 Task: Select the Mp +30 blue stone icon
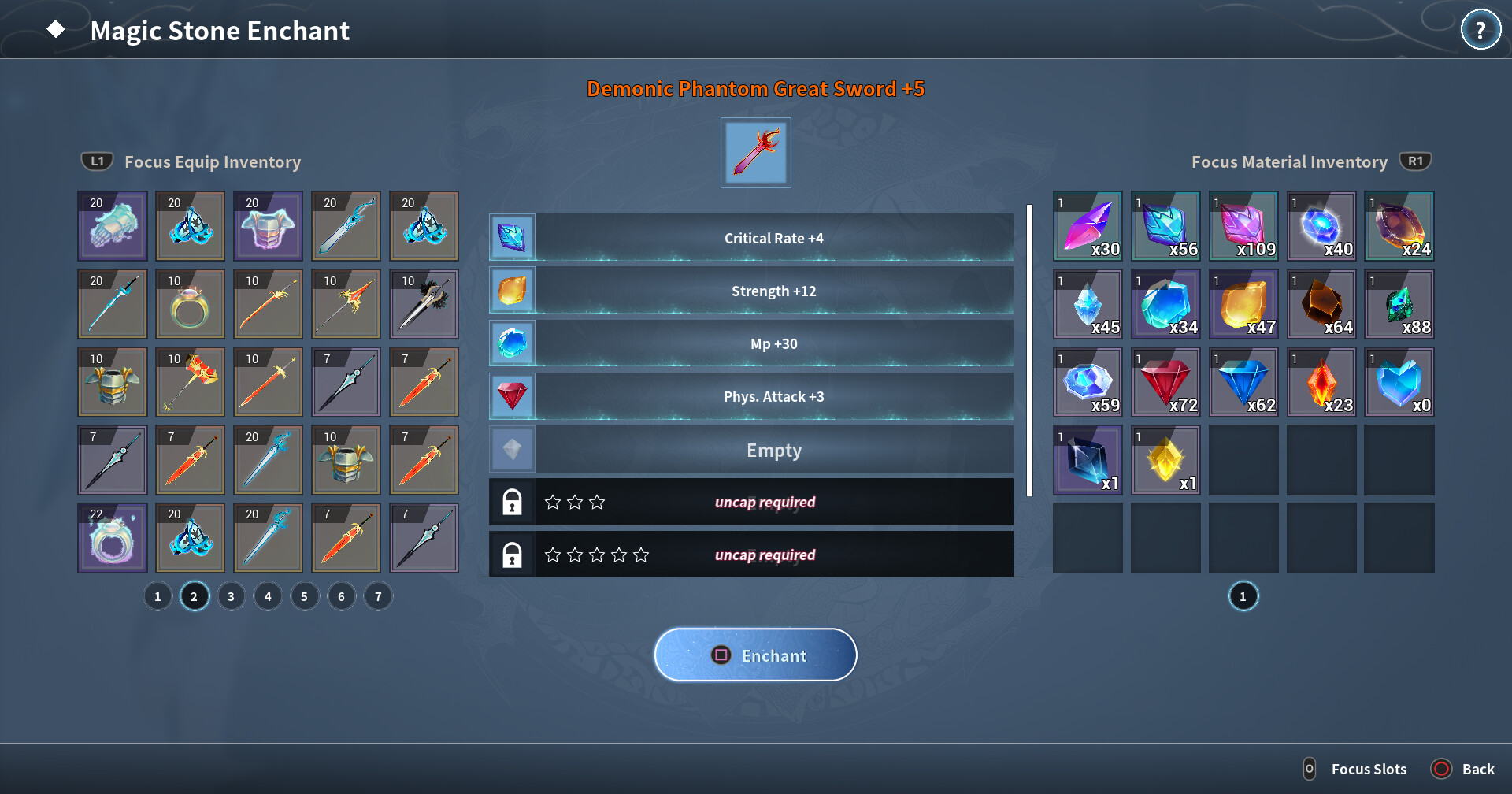[512, 343]
